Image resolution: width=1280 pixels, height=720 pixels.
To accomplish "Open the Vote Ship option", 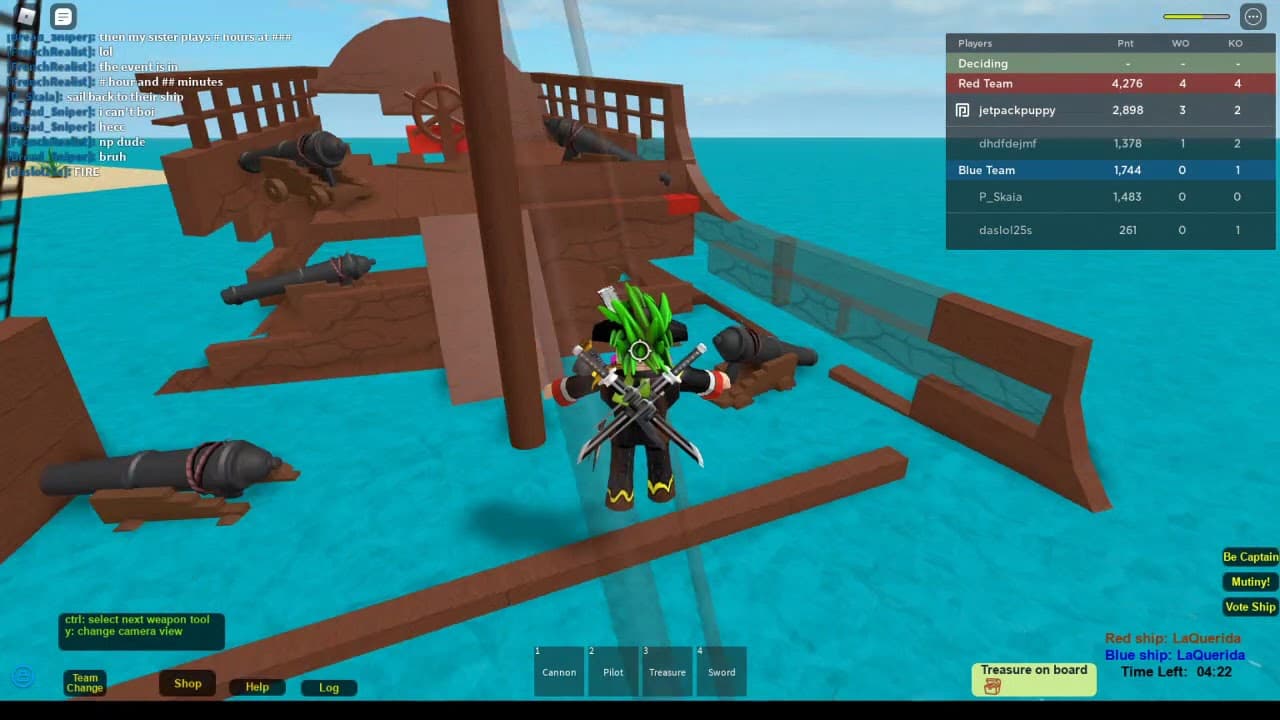I will pyautogui.click(x=1250, y=606).
